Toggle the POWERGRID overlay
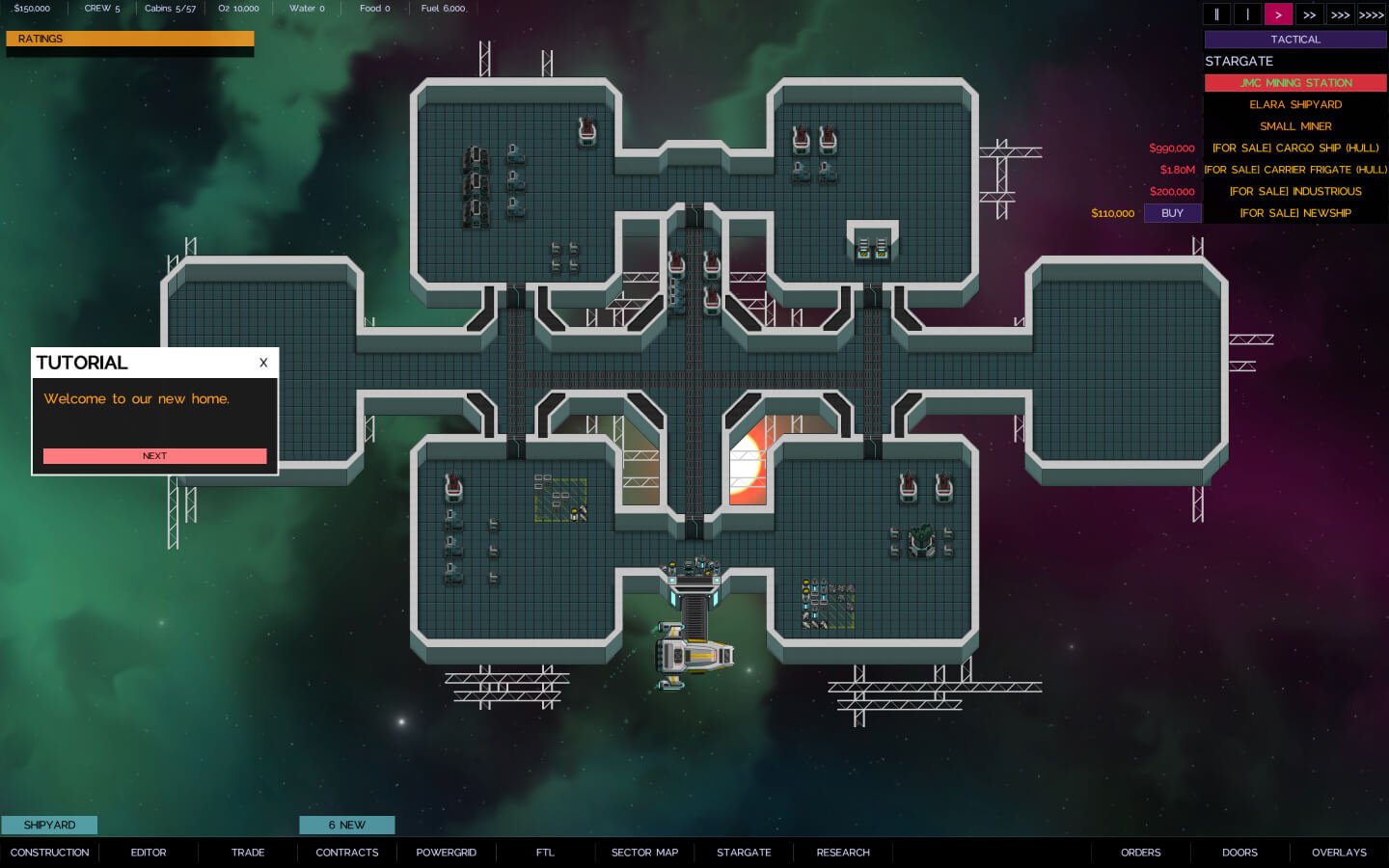Viewport: 1389px width, 868px height. point(446,852)
